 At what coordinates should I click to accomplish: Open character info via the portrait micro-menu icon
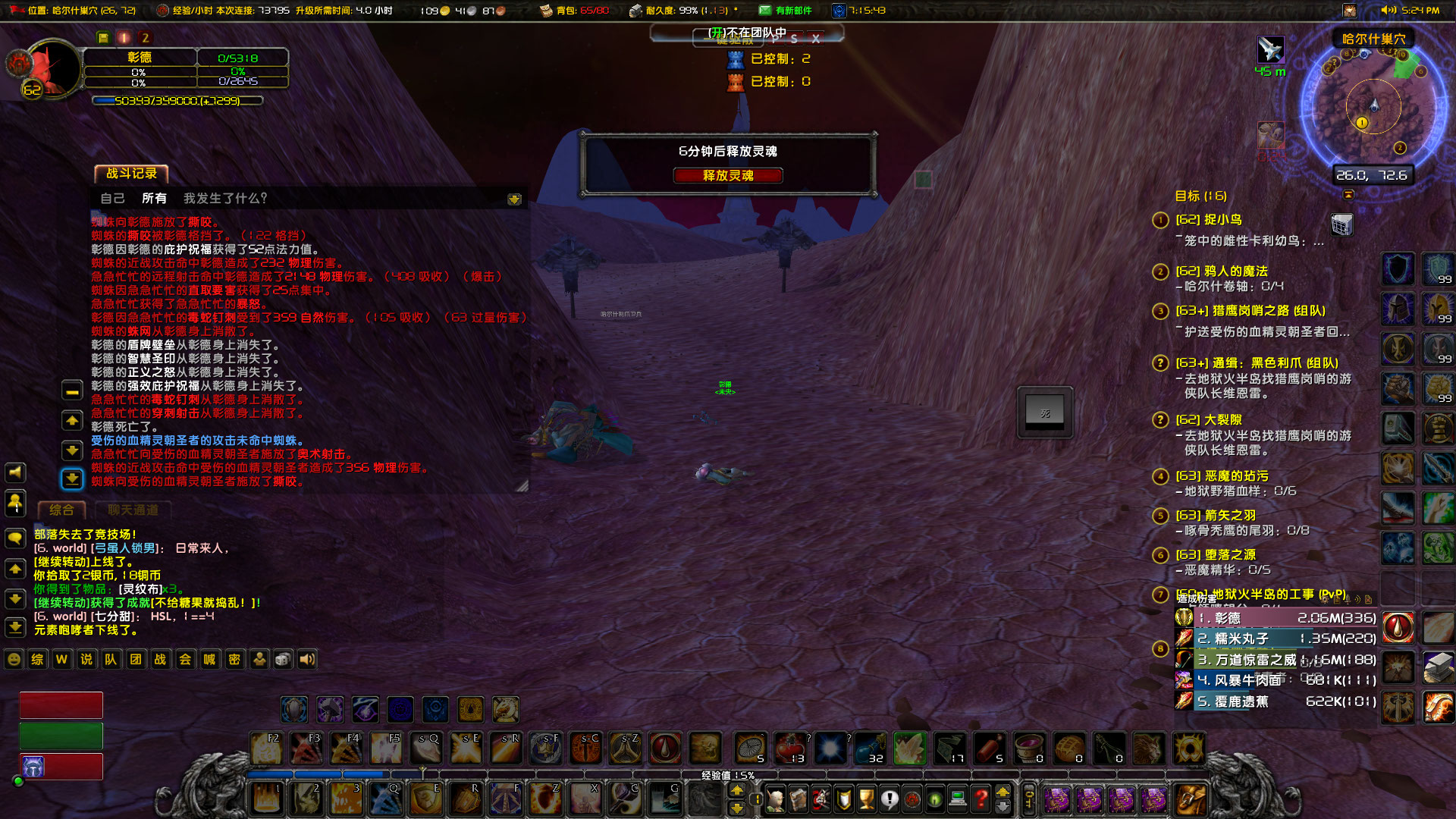click(x=777, y=799)
